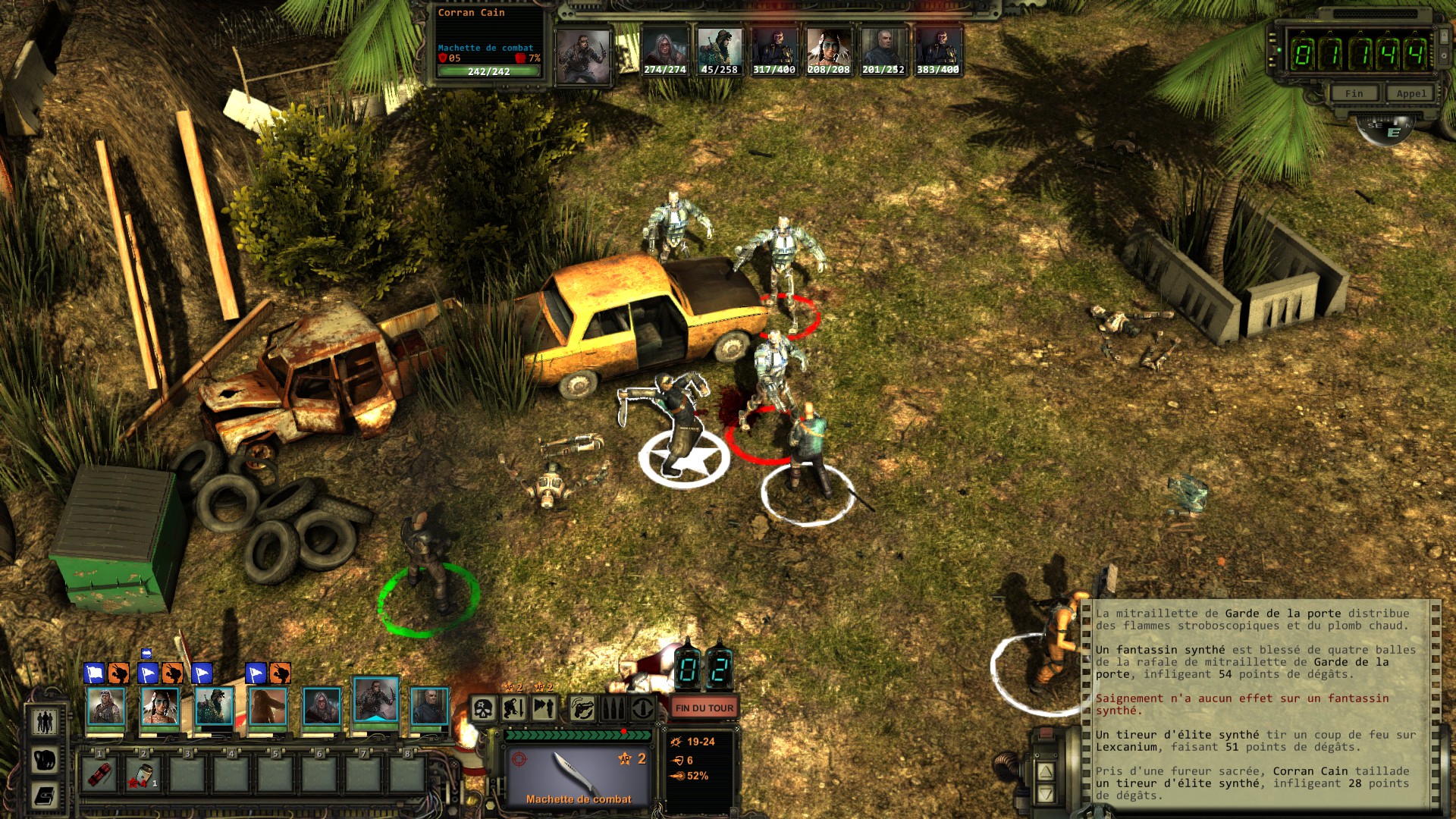Switch weapon with the pistol swap icon

(582, 709)
